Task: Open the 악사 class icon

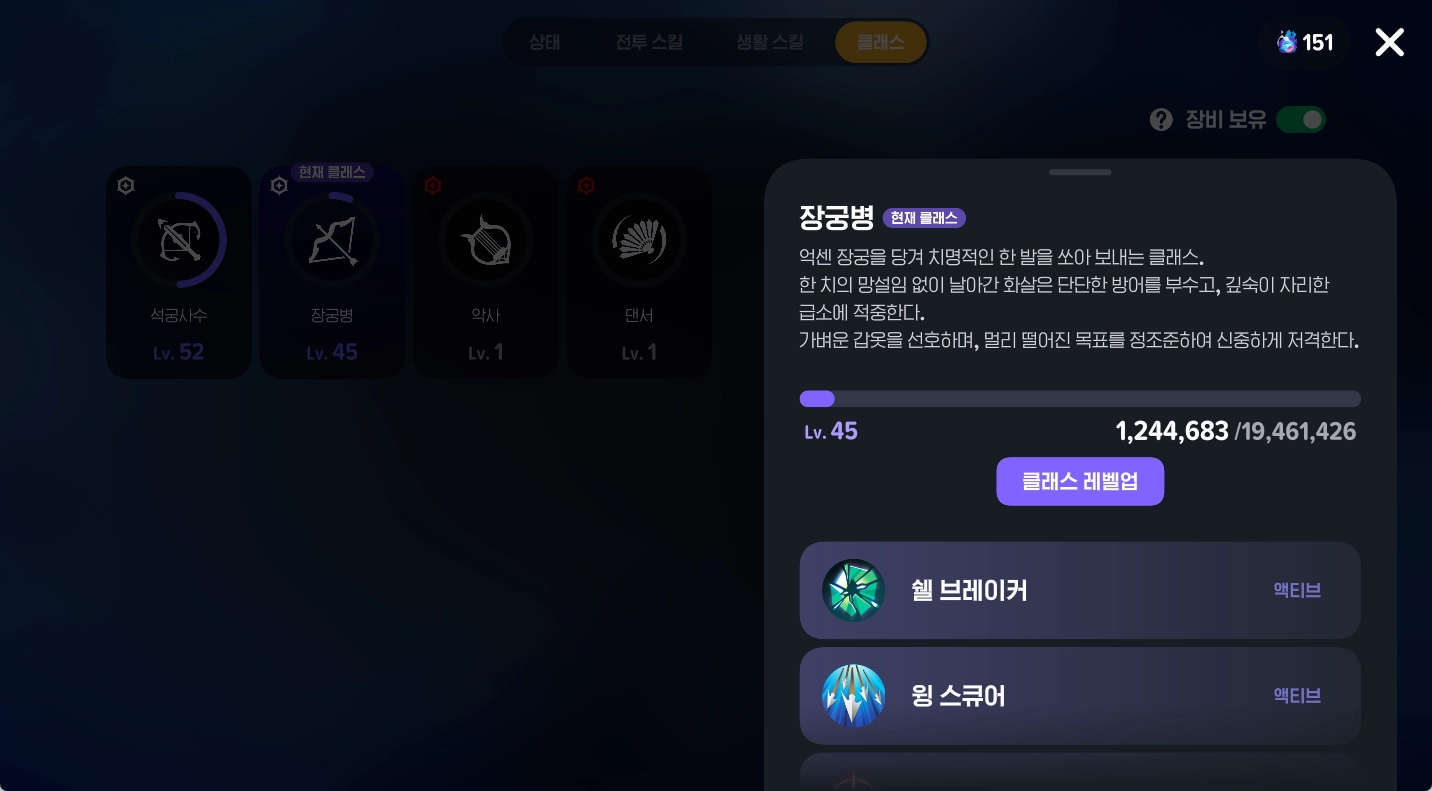Action: point(486,240)
